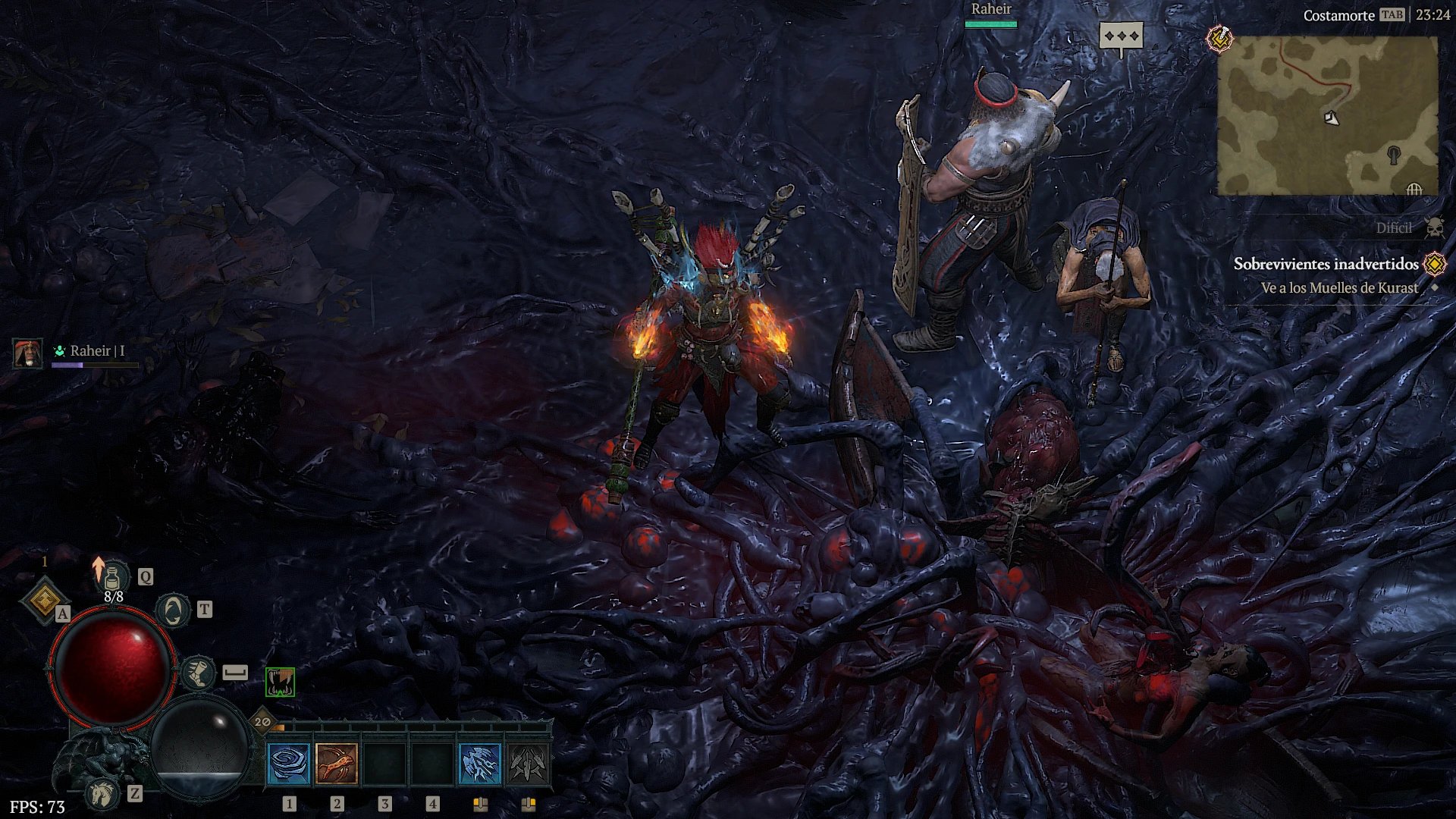Select Raheir's mercenary portrait
This screenshot has height=819, width=1456.
[x=28, y=353]
